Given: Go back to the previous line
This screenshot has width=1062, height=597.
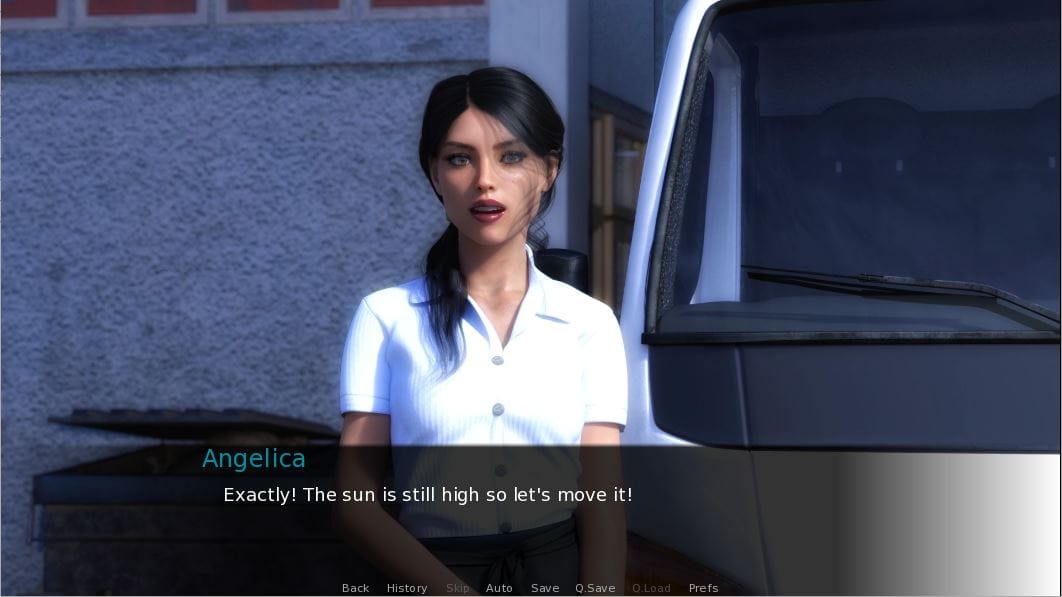Looking at the screenshot, I should (355, 588).
